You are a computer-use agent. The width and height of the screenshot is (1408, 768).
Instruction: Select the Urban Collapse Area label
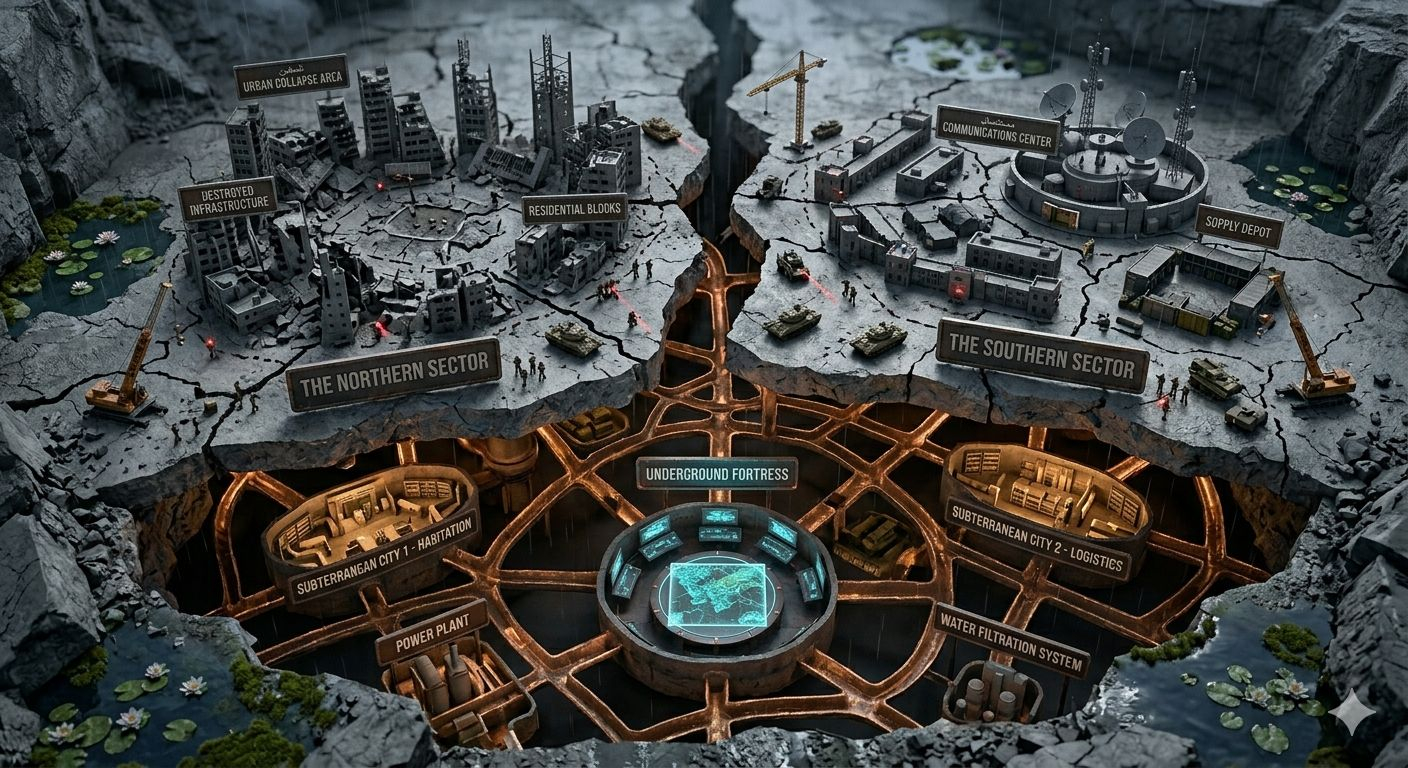[291, 78]
